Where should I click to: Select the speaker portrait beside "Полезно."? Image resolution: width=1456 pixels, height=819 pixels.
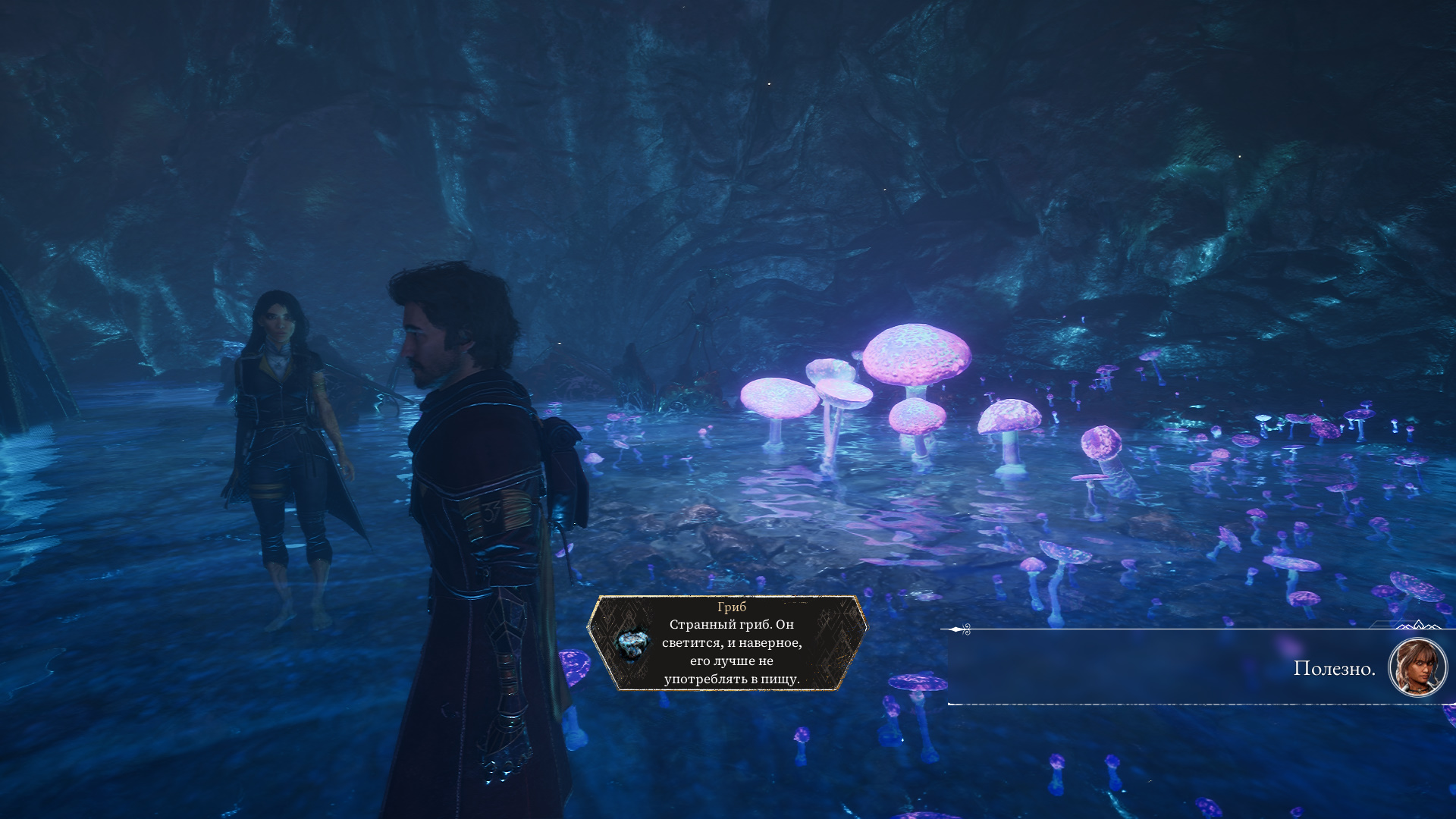tap(1417, 667)
